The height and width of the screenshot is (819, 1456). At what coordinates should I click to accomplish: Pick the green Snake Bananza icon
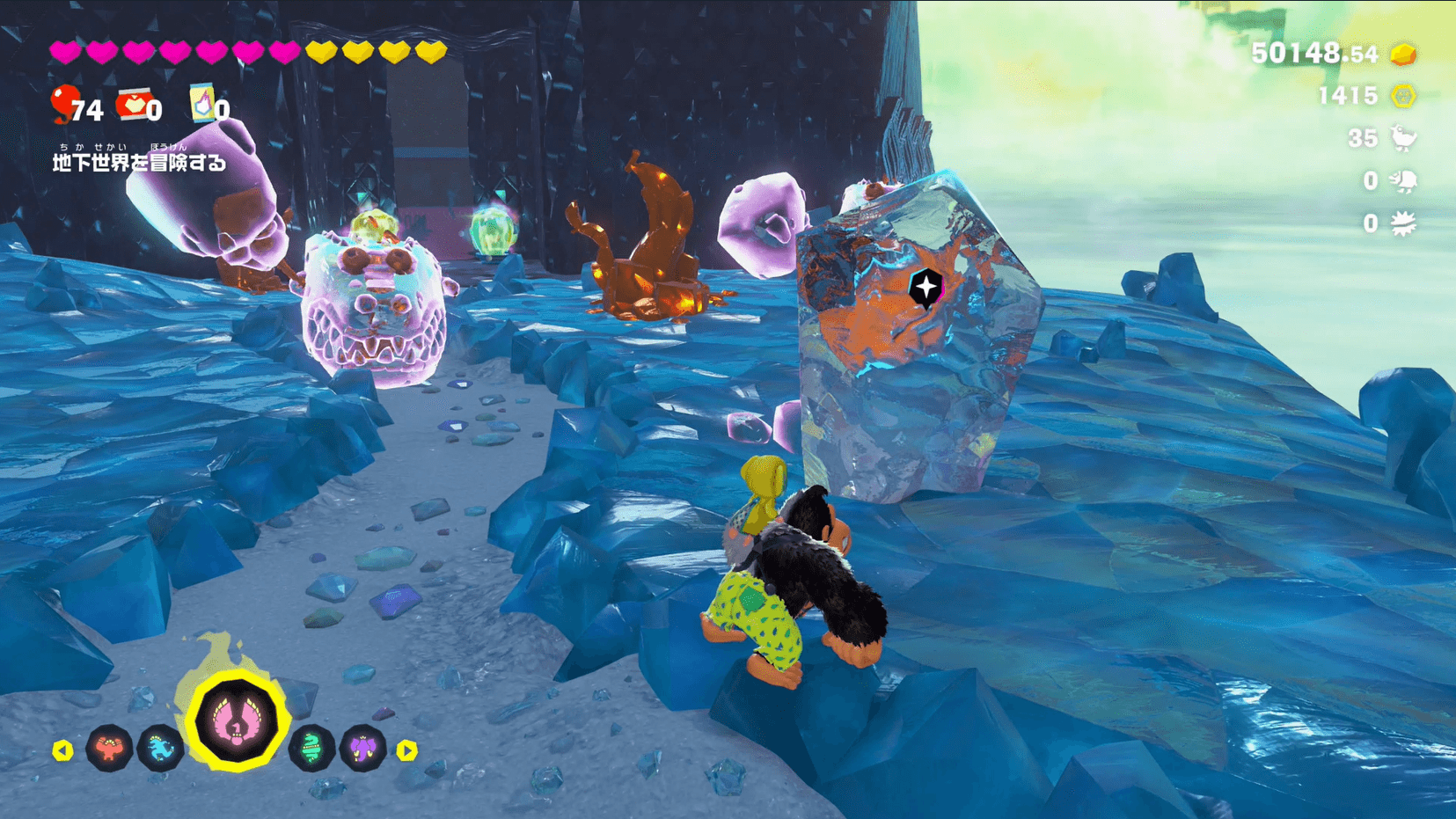coord(311,749)
